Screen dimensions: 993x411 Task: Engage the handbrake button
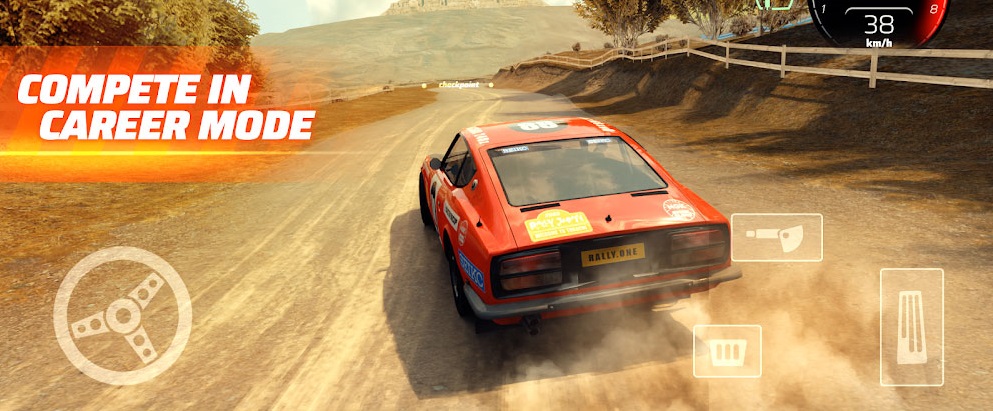(776, 237)
